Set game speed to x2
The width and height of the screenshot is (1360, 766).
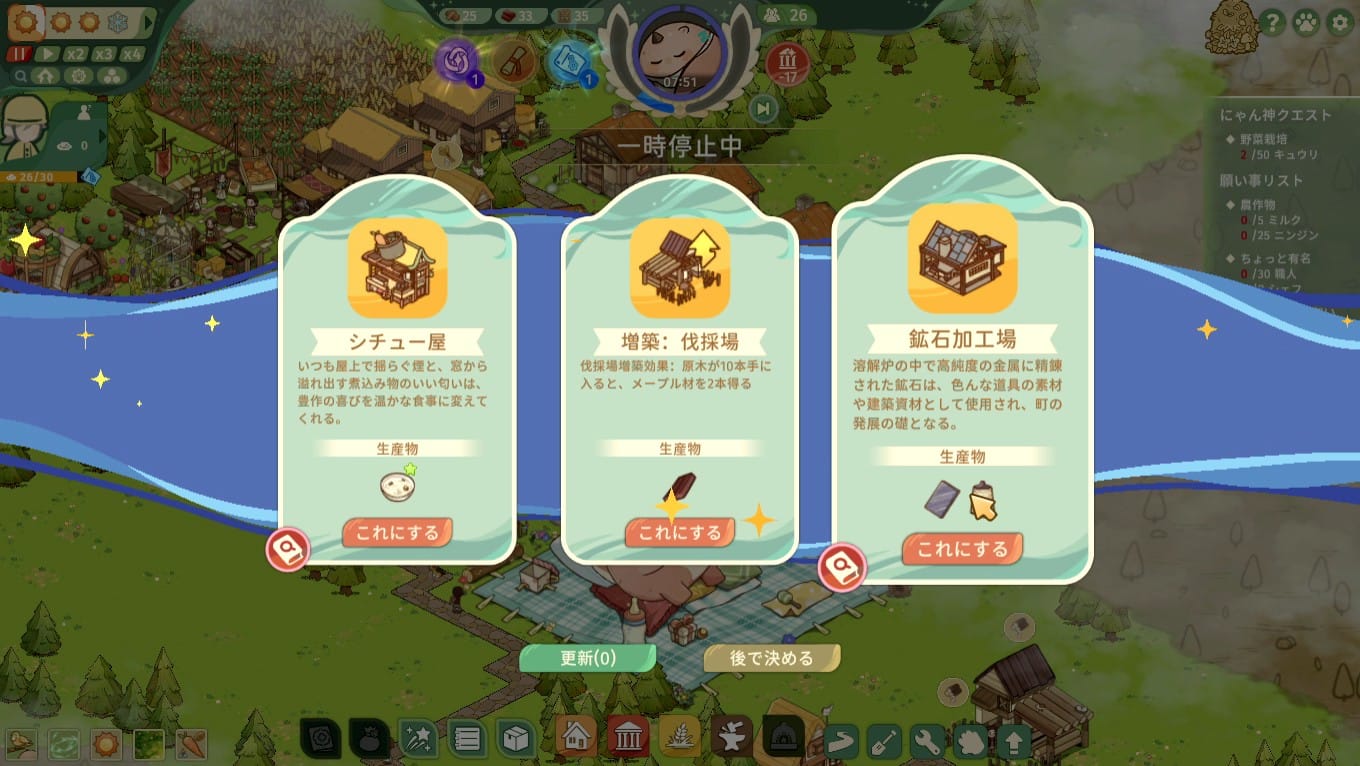[x=76, y=54]
